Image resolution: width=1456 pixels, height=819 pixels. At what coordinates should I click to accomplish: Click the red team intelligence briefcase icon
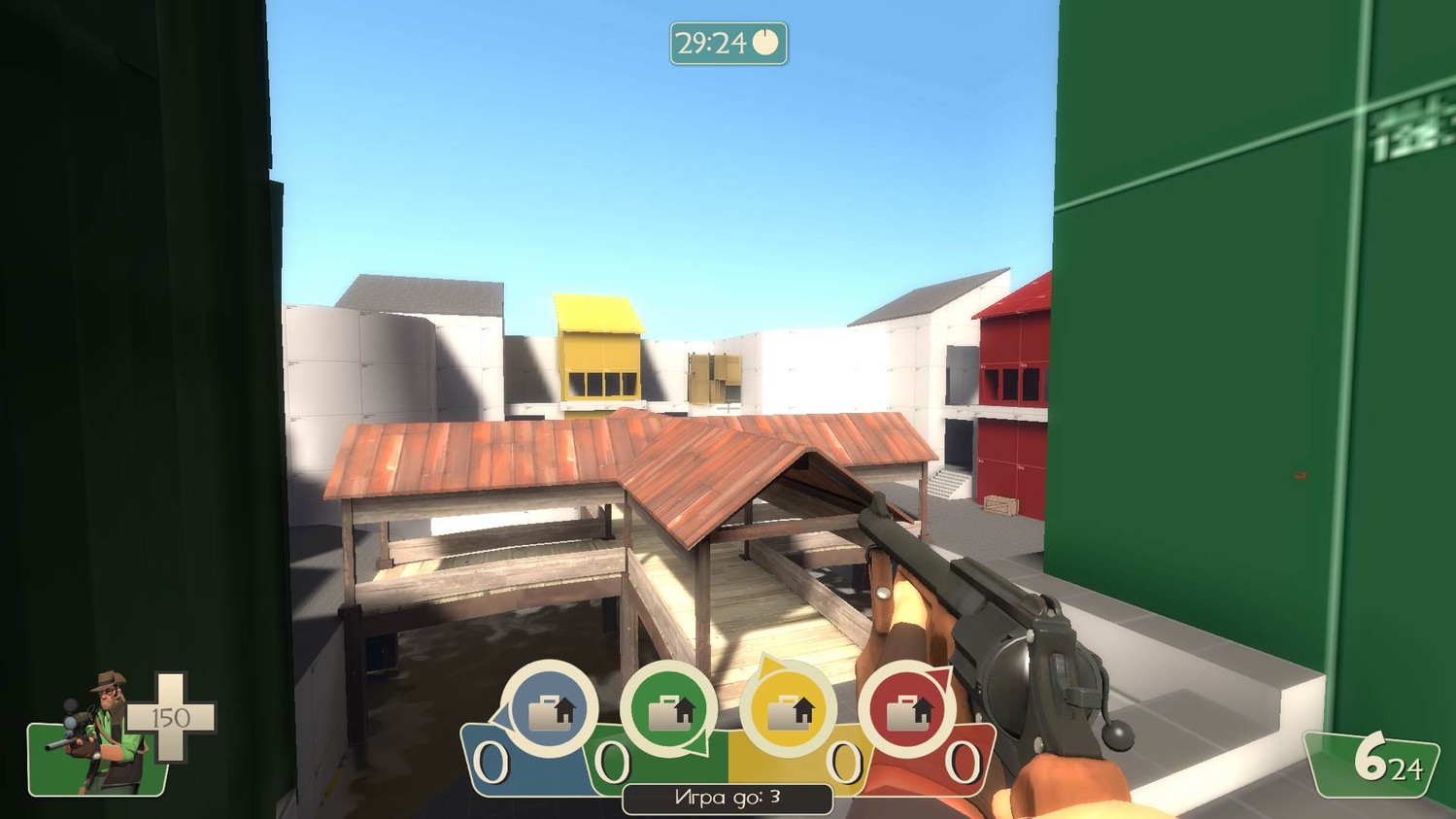pos(906,711)
